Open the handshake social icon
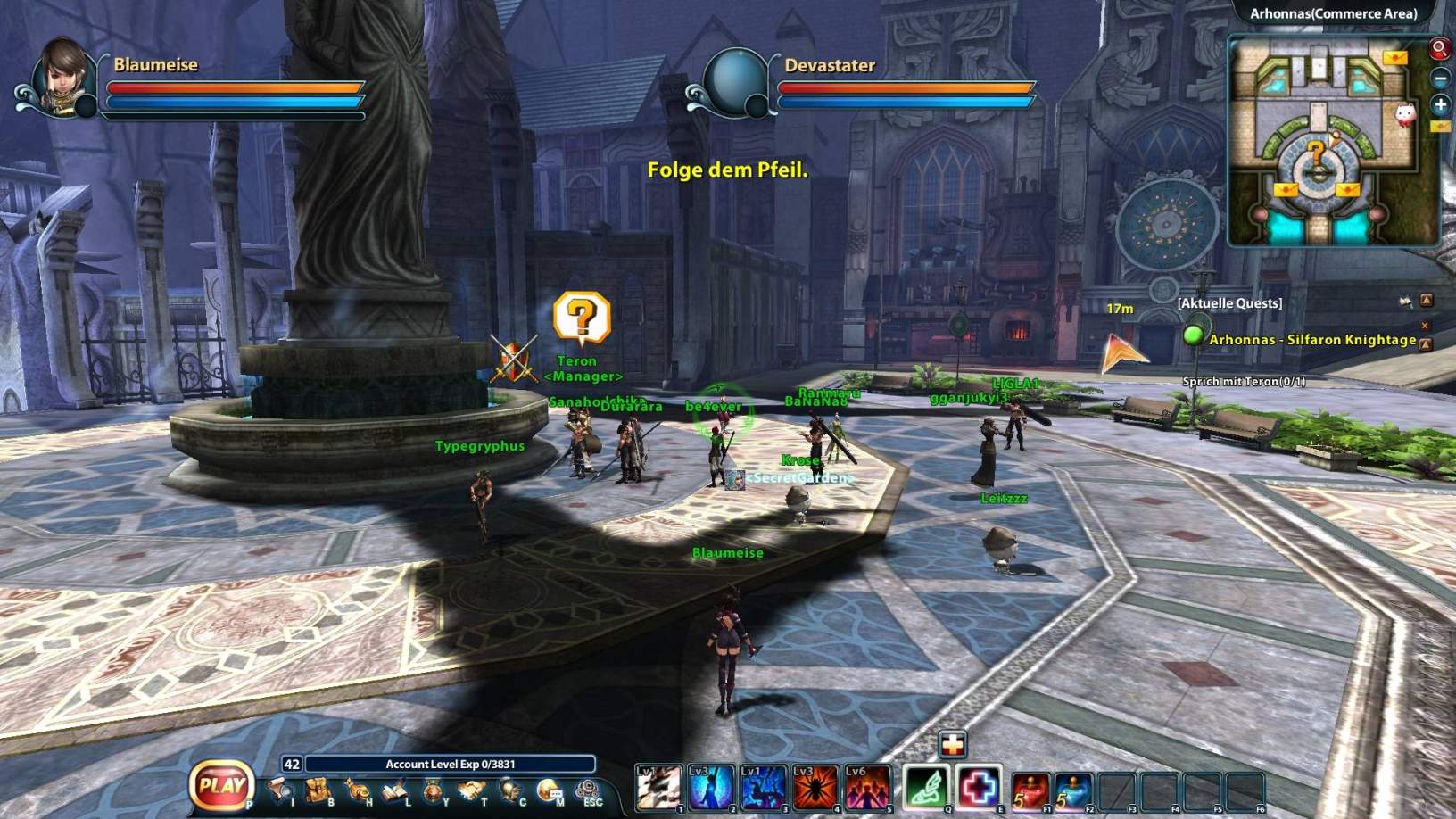The image size is (1456, 819). point(471,790)
